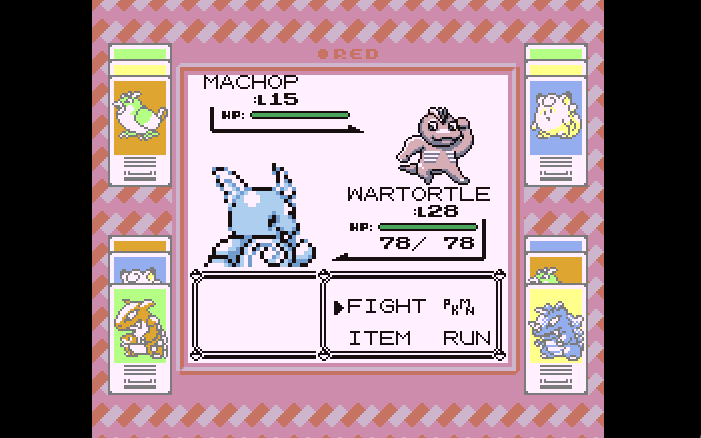Viewport: 701px width, 438px height.
Task: Choose RUN to flee the battle
Action: click(x=466, y=338)
